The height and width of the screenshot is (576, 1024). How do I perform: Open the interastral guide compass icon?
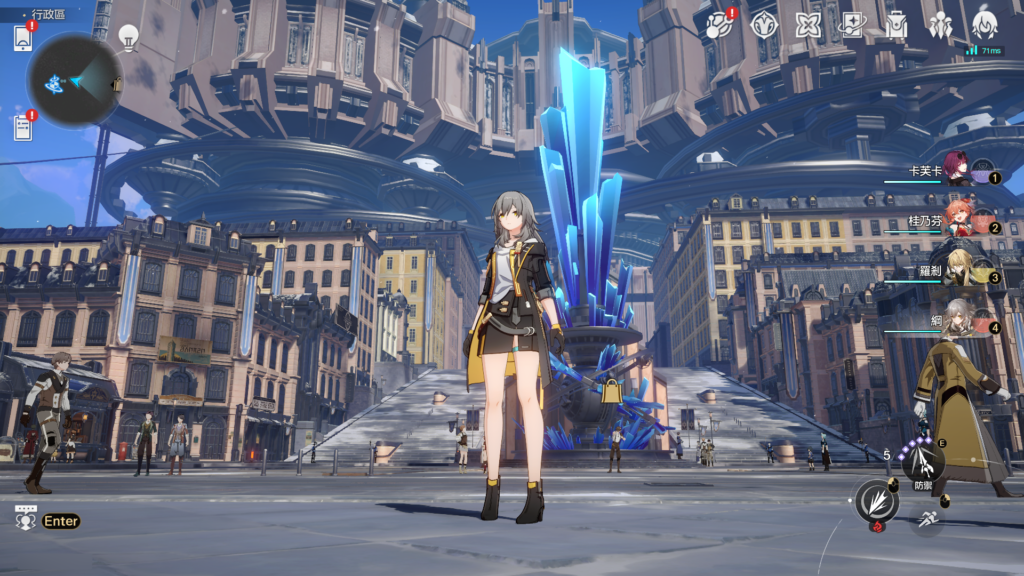[x=764, y=25]
